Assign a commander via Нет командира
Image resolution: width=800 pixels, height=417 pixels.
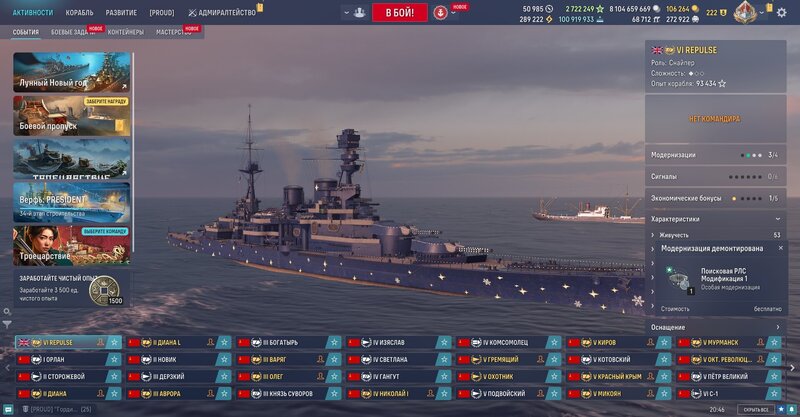[x=714, y=119]
